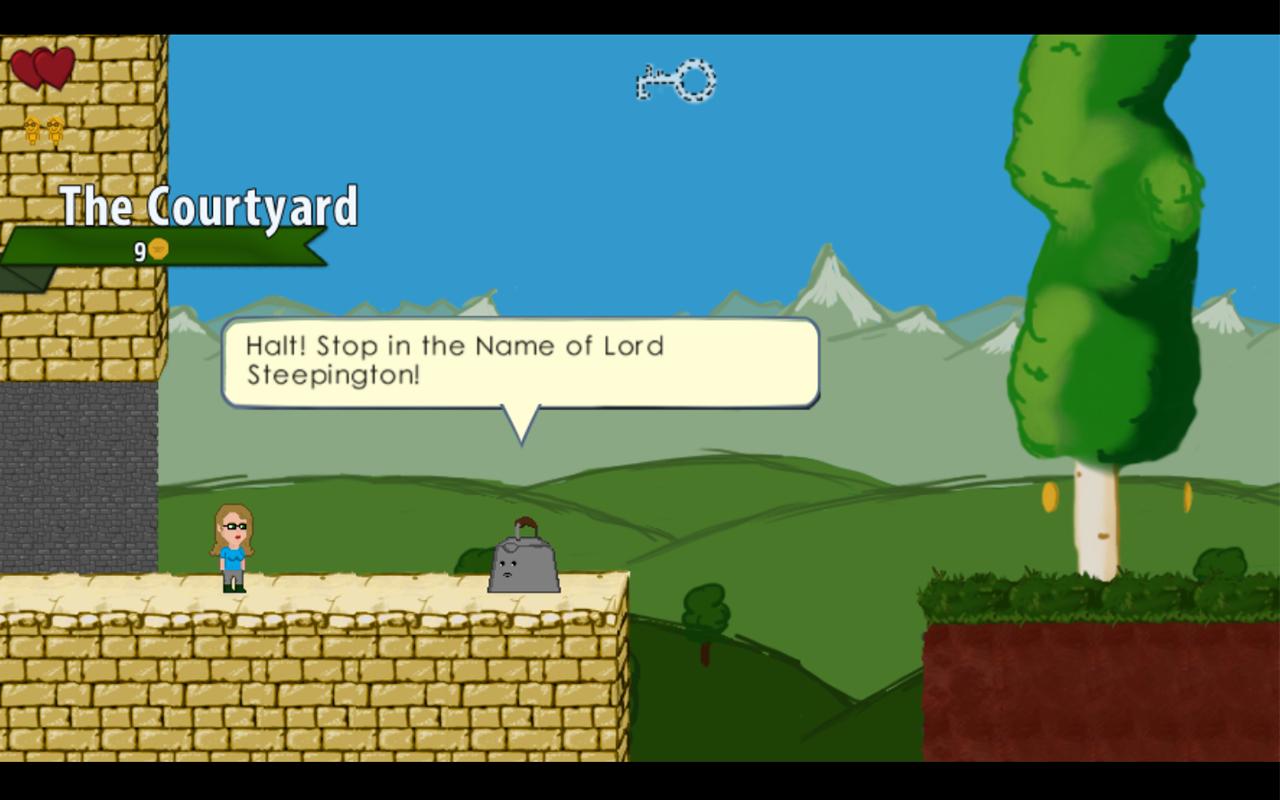The height and width of the screenshot is (800, 1280).
Task: Click the first heart health icon
Action: tap(24, 68)
